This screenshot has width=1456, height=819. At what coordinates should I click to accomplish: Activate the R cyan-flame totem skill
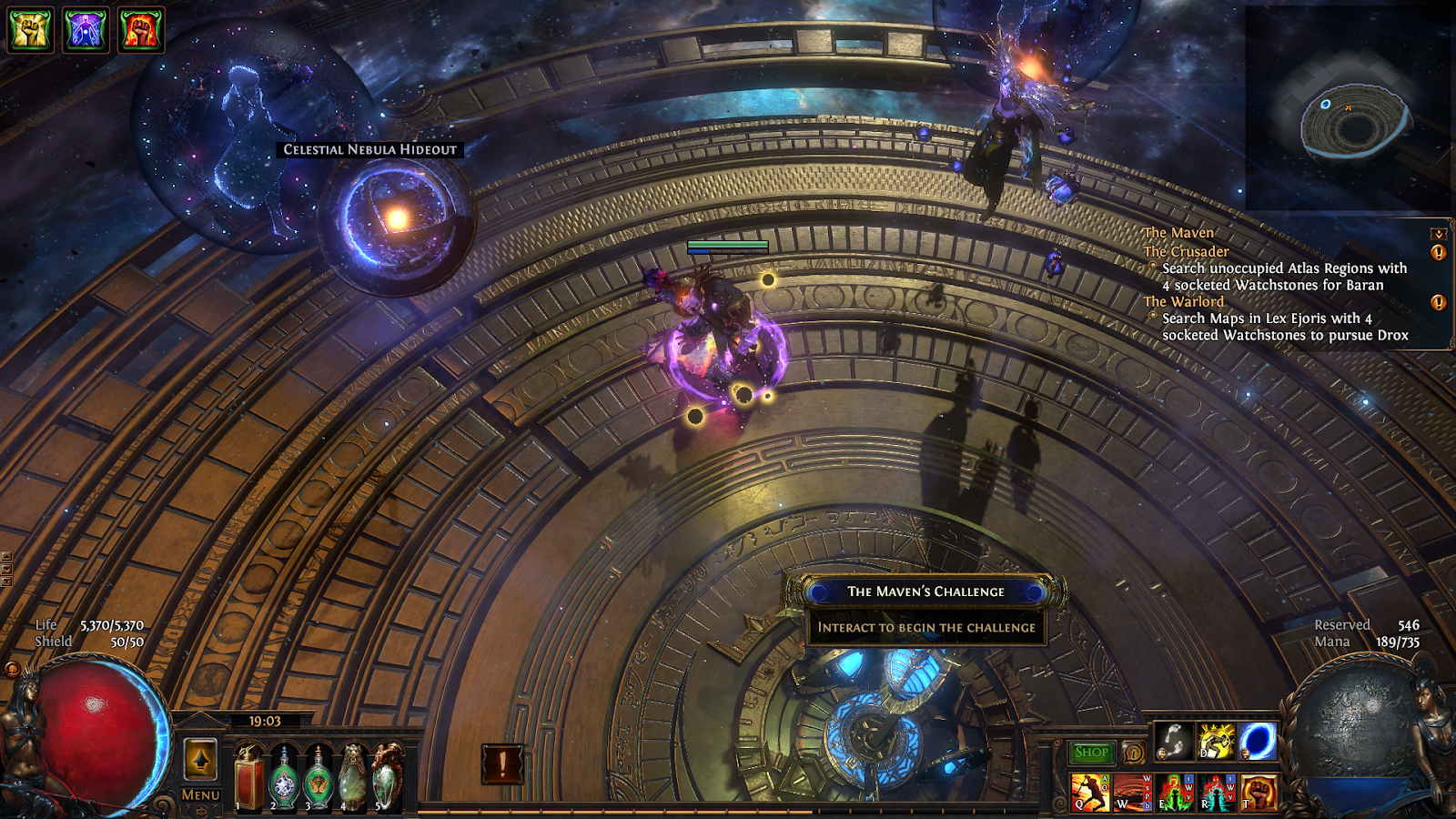(x=1217, y=792)
